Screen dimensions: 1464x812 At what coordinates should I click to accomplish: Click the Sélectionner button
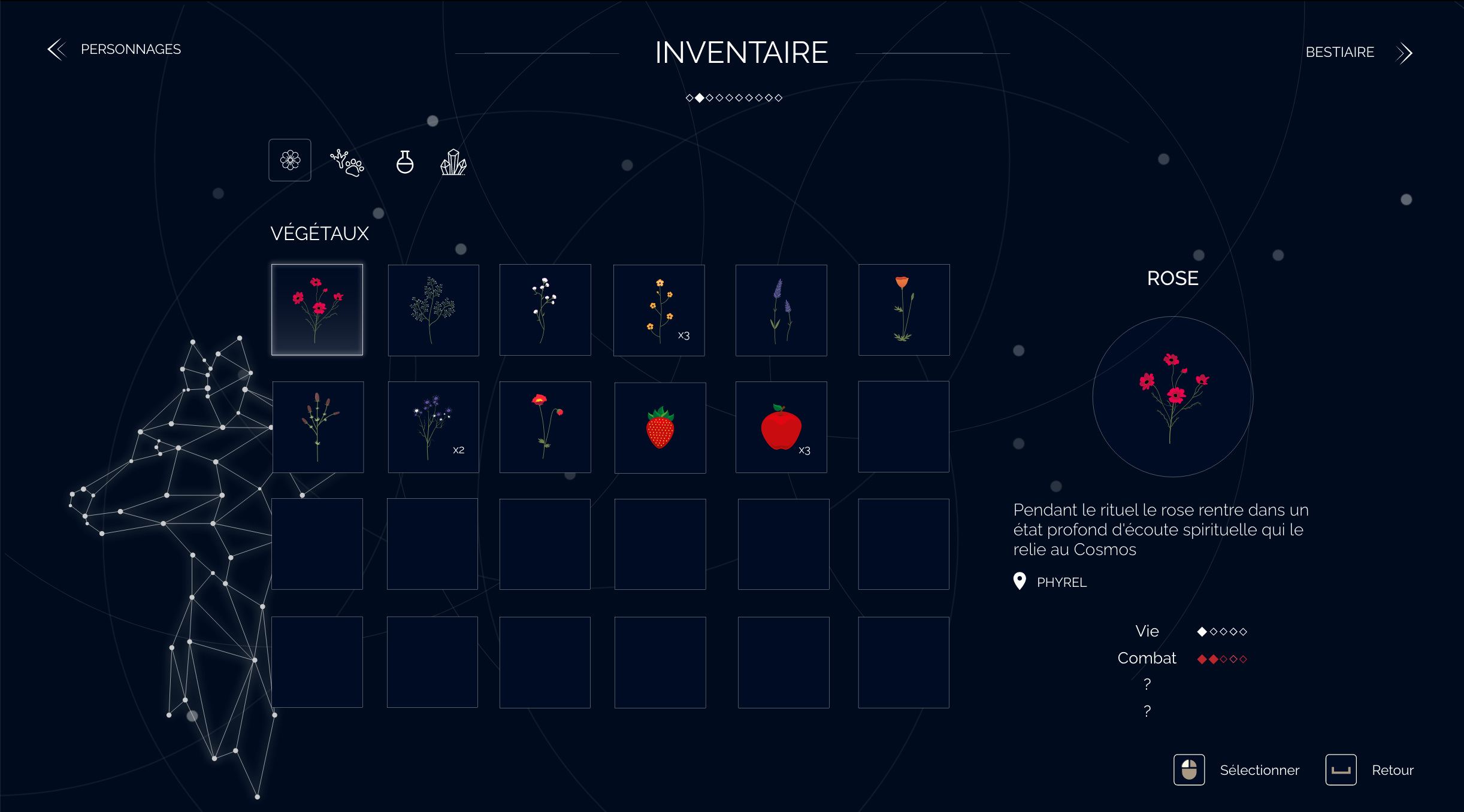1236,770
